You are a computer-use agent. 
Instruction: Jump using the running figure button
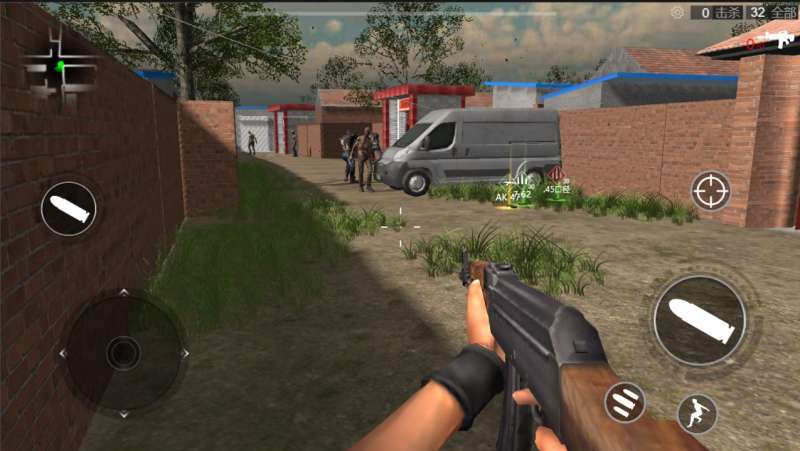click(x=697, y=412)
